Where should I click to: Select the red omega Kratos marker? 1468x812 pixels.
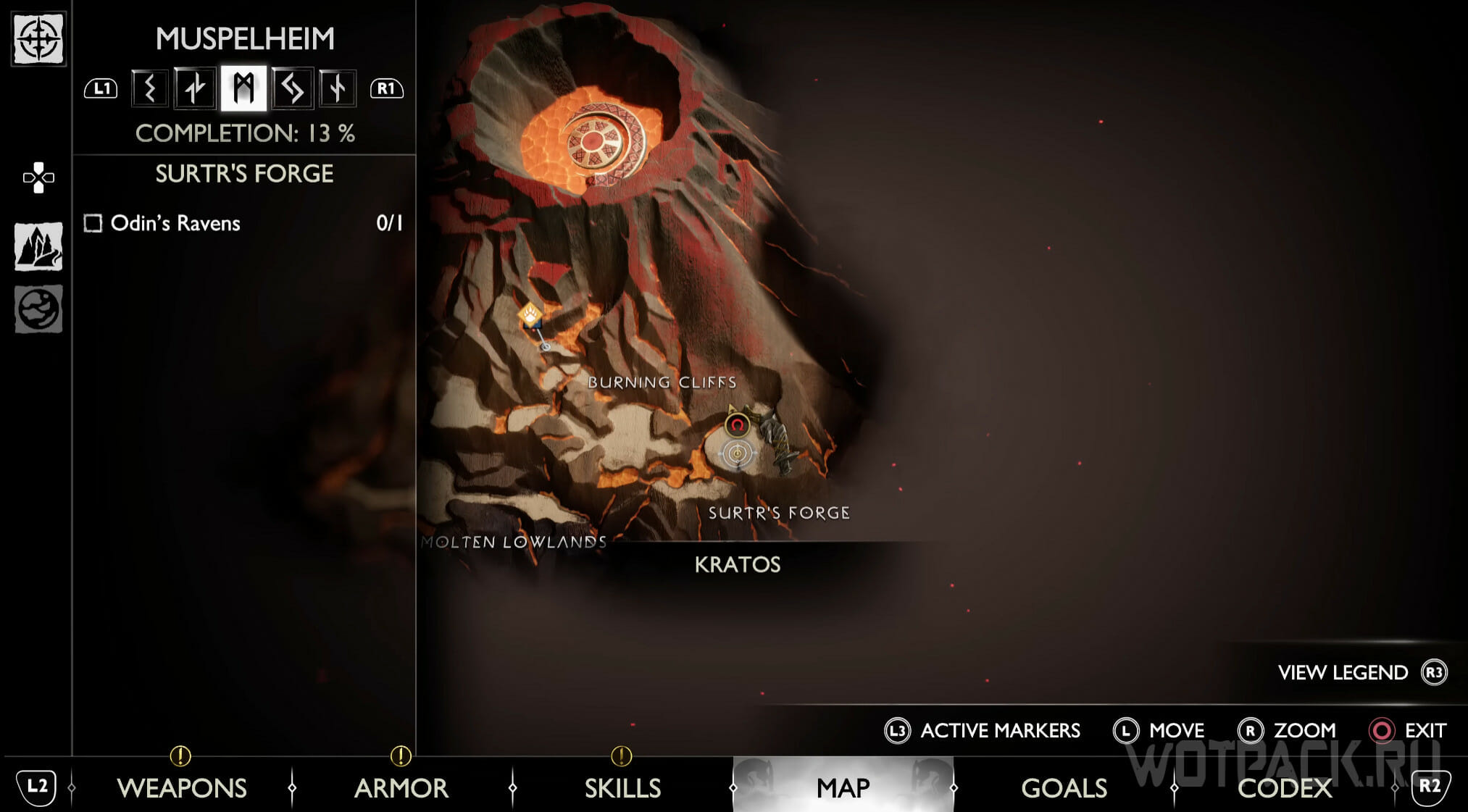pyautogui.click(x=737, y=424)
